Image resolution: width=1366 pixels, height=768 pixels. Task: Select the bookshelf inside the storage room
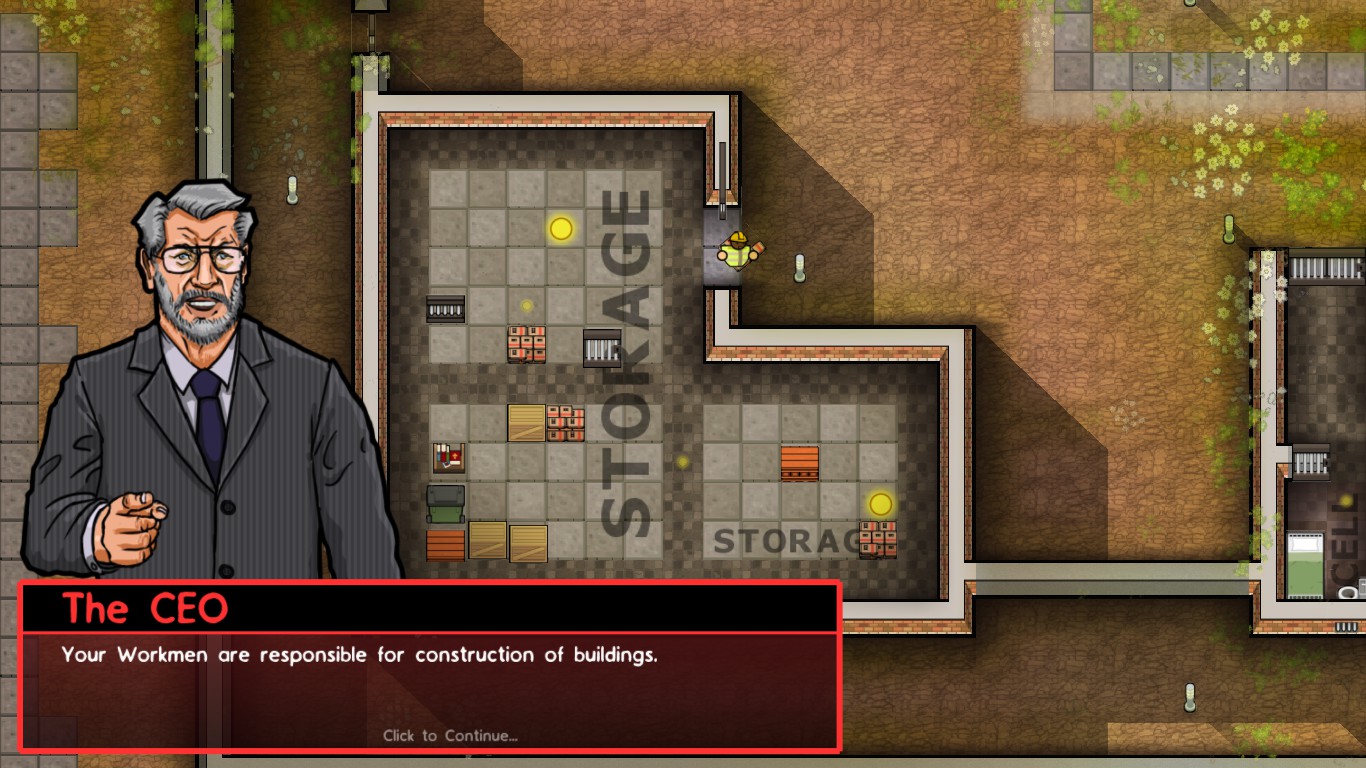(447, 456)
